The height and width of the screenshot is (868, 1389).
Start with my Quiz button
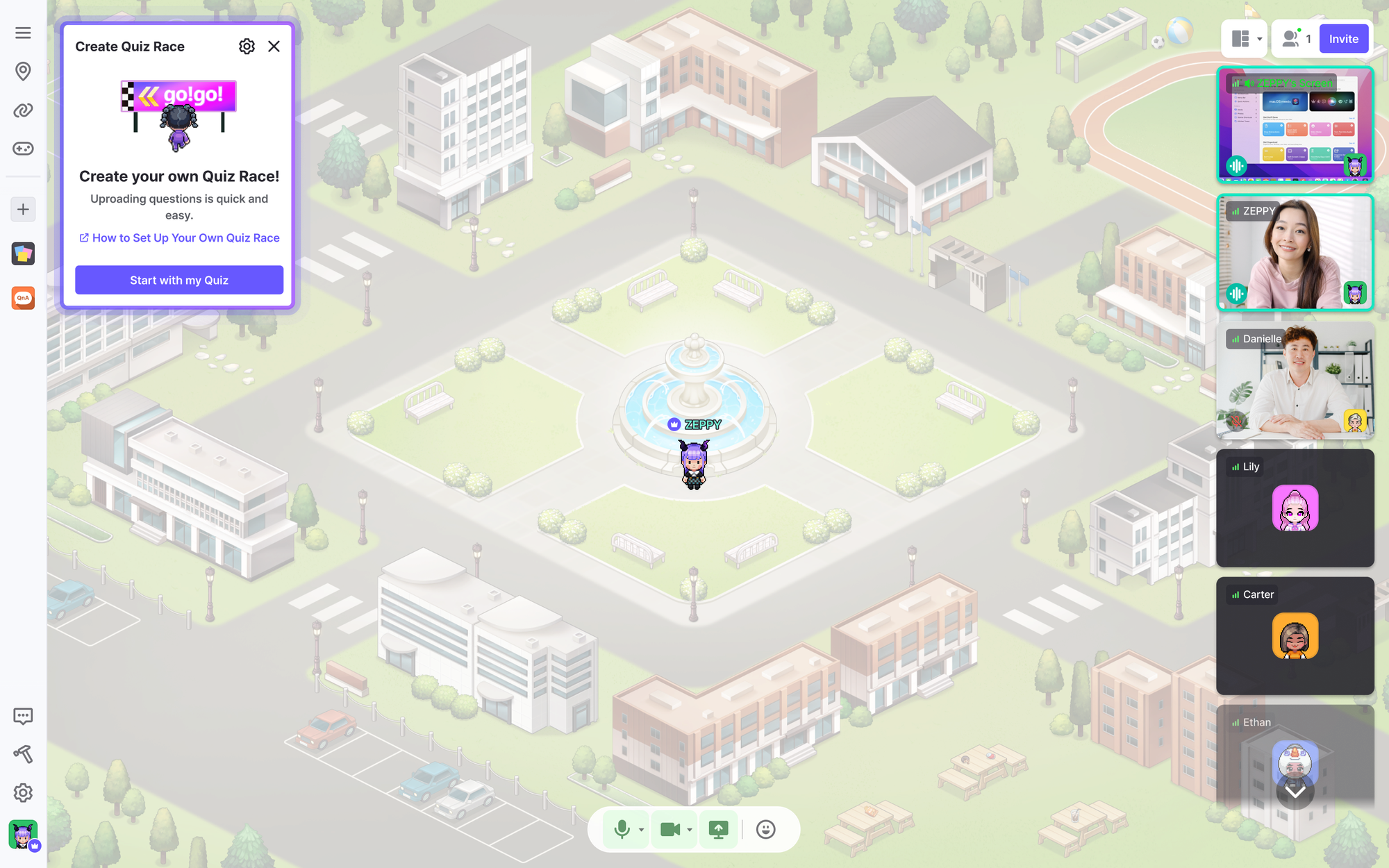[179, 280]
